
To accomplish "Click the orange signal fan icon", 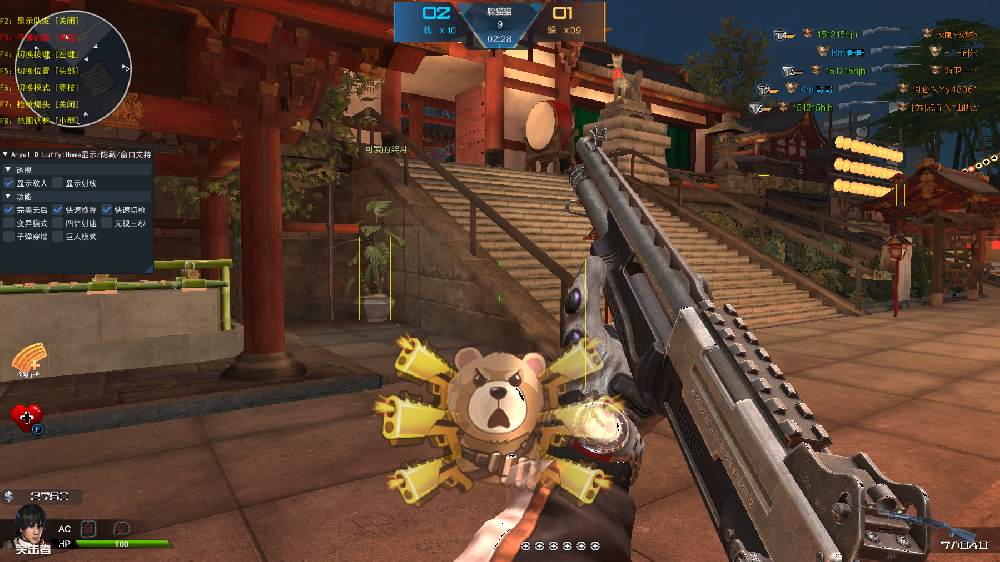I will click(x=30, y=360).
